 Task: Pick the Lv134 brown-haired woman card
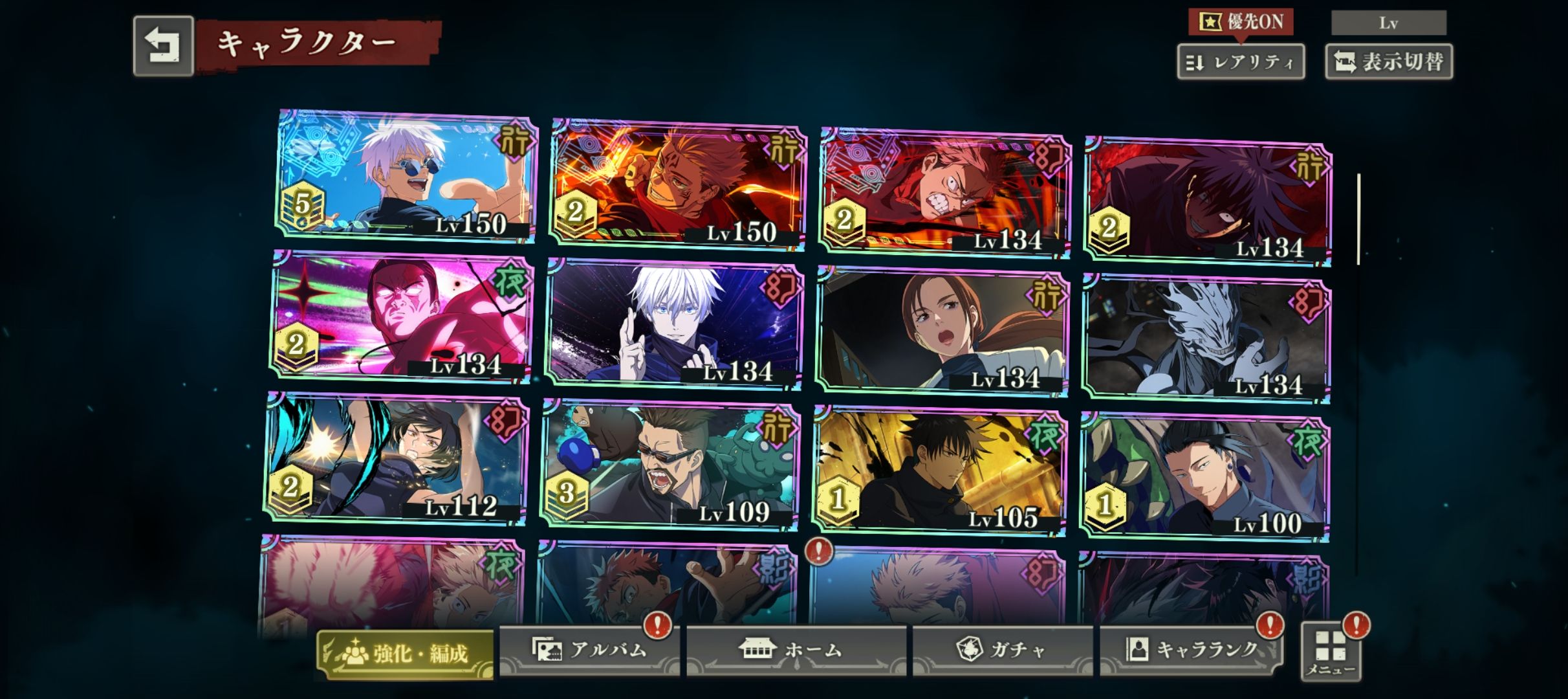942,330
